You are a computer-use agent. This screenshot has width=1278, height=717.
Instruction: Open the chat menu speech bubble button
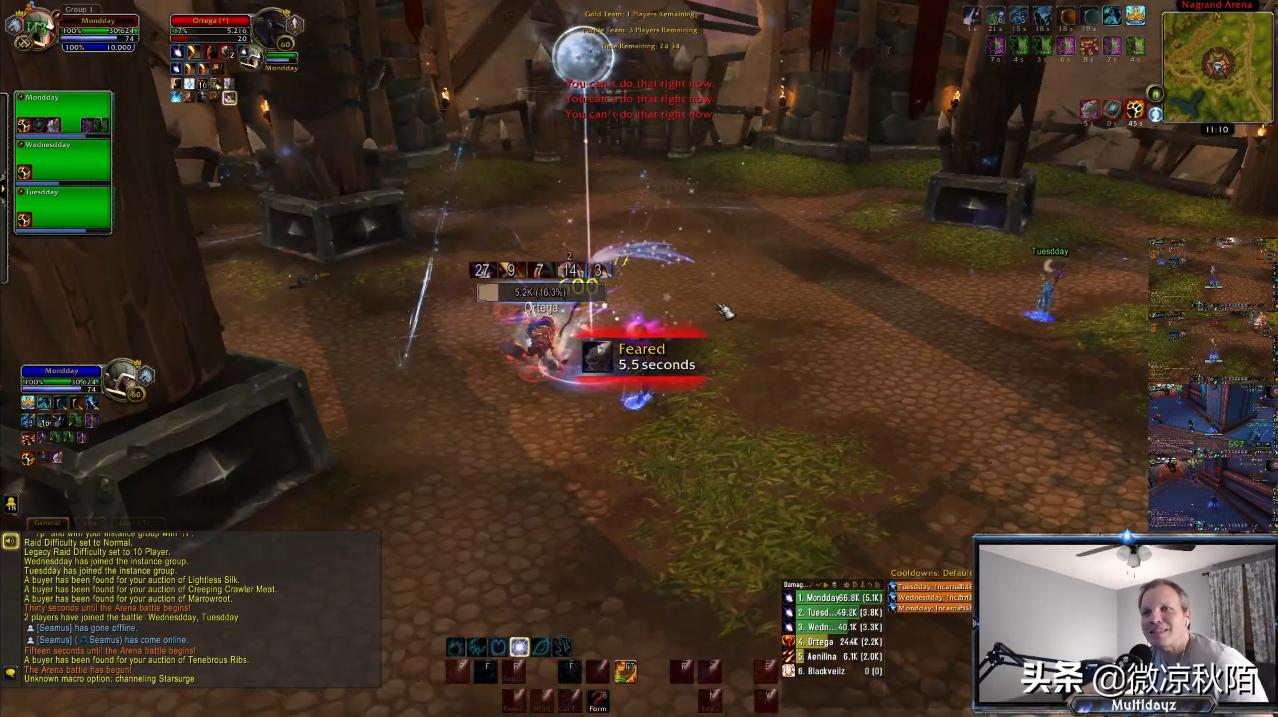(x=10, y=673)
